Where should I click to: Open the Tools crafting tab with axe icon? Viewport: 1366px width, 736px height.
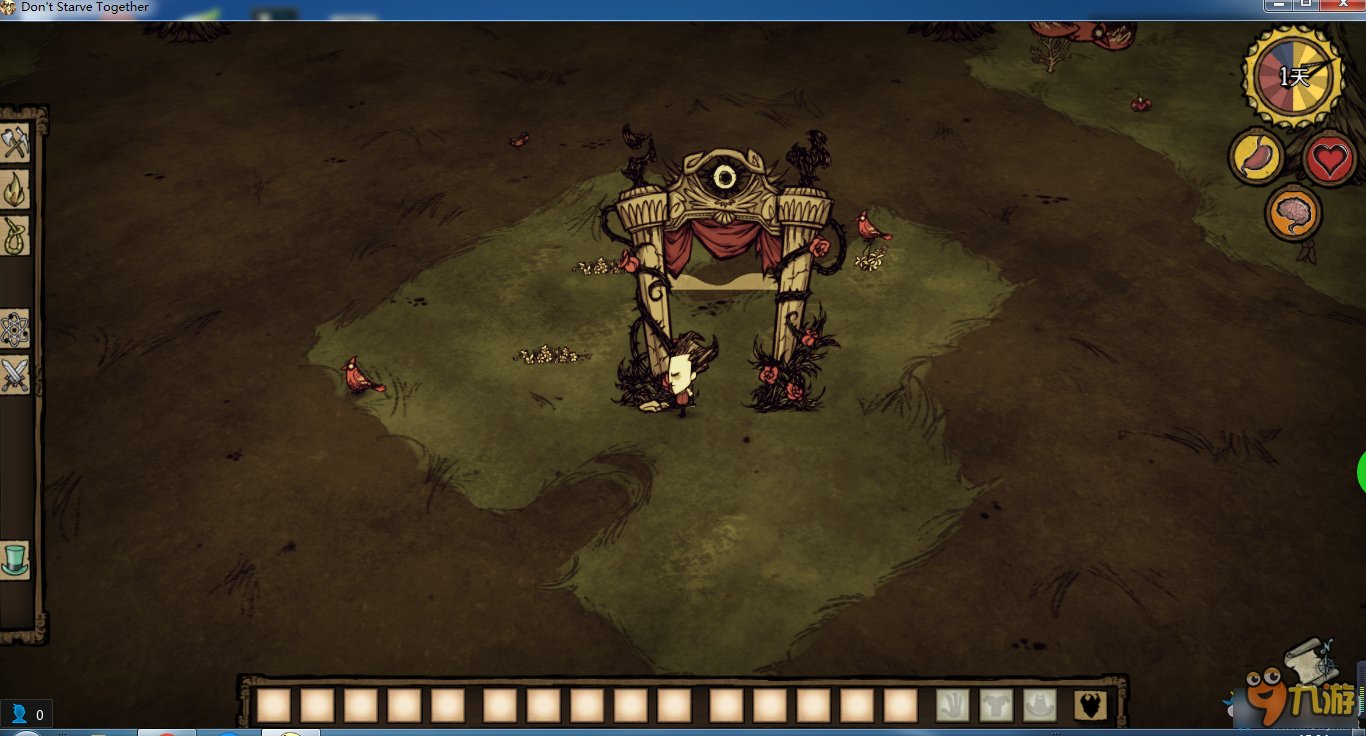(15, 143)
